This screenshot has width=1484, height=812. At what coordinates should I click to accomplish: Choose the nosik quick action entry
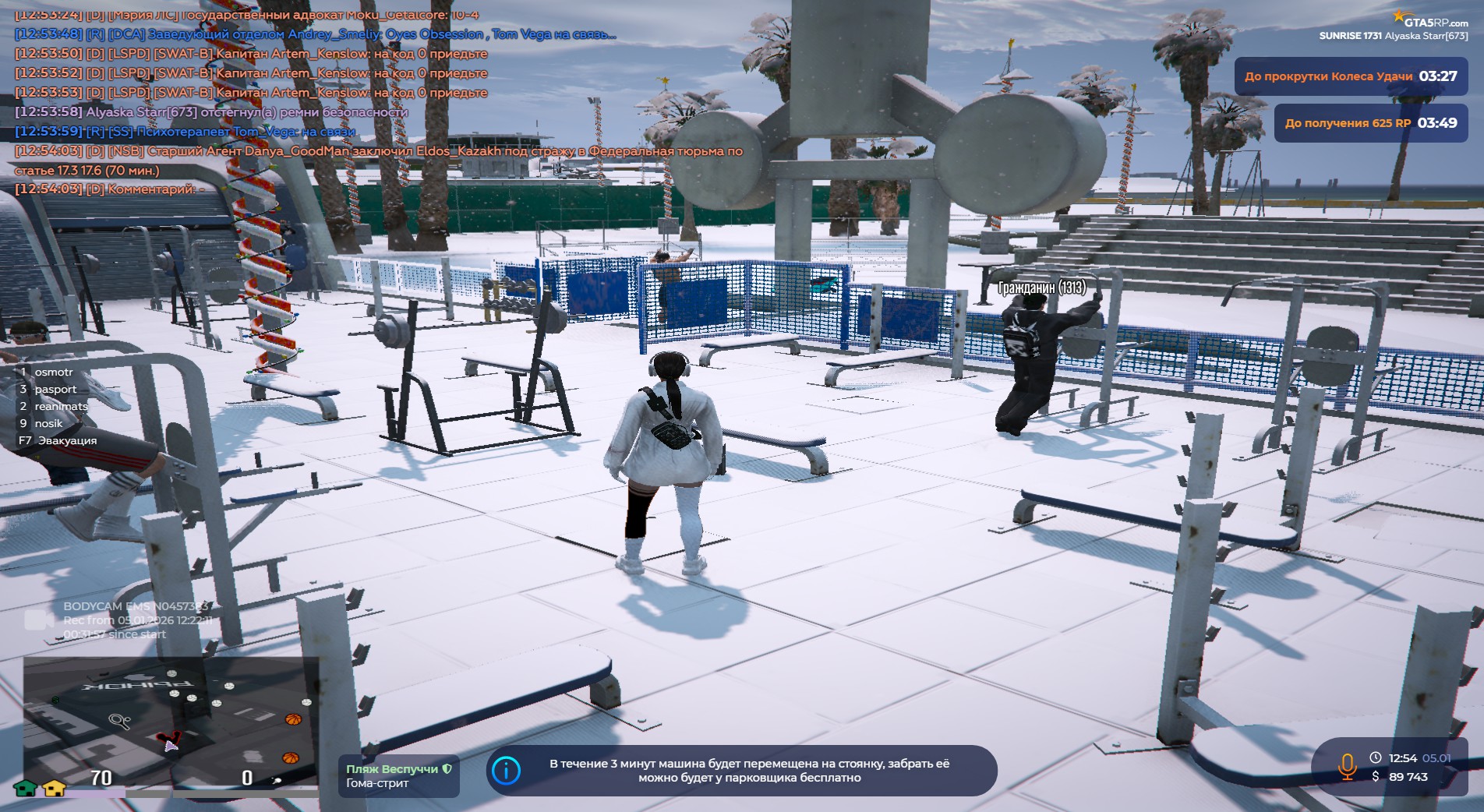click(x=48, y=424)
